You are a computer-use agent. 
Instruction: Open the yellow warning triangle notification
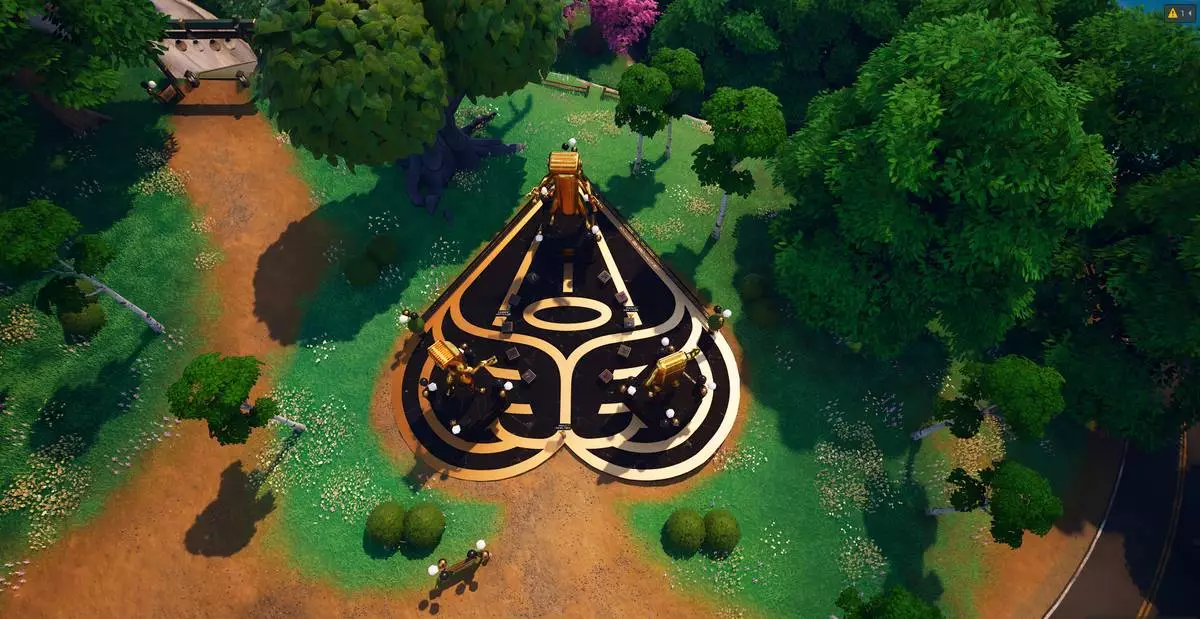click(x=1173, y=13)
